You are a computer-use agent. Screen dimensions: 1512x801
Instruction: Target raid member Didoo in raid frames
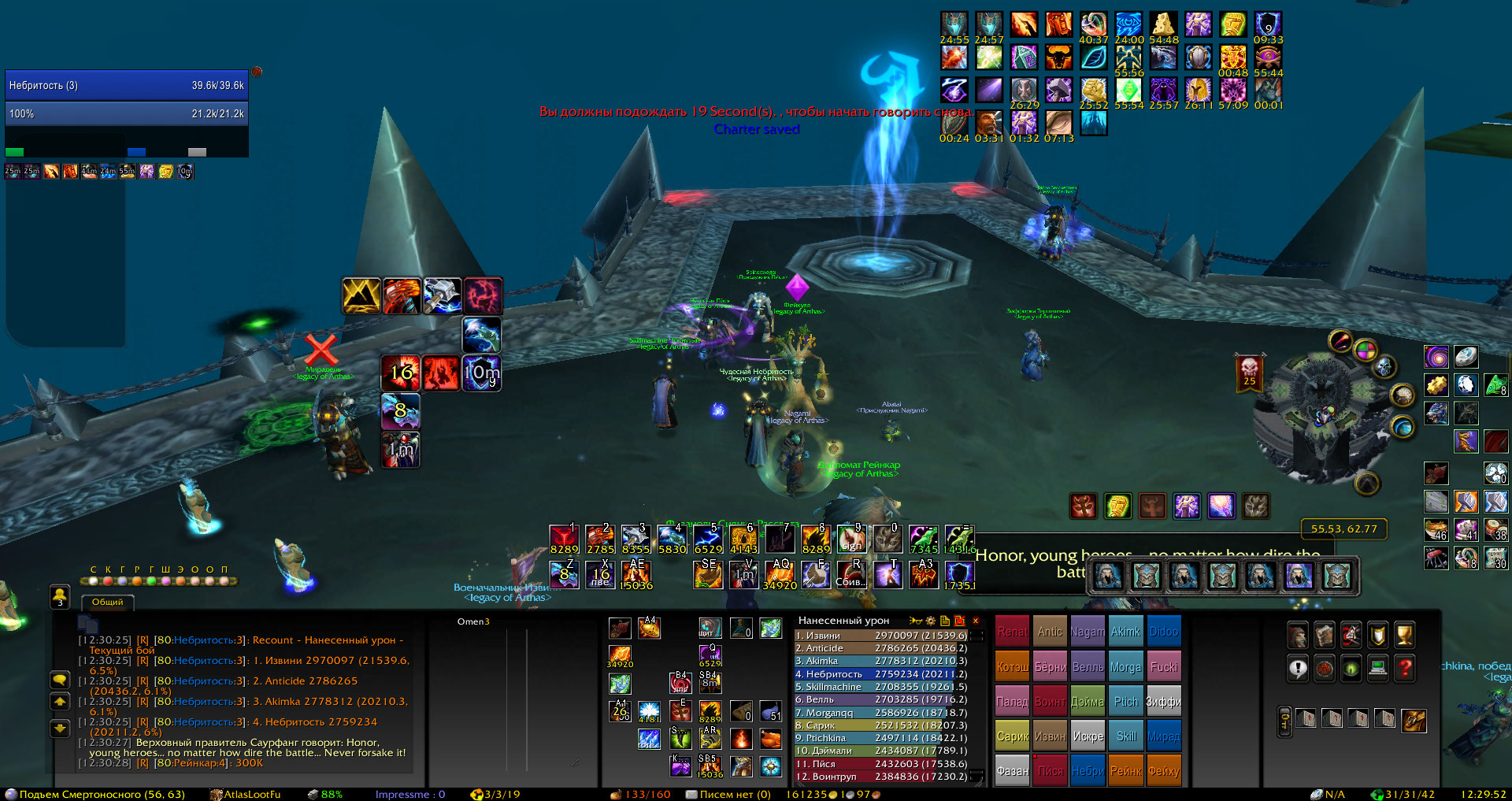(x=1163, y=632)
